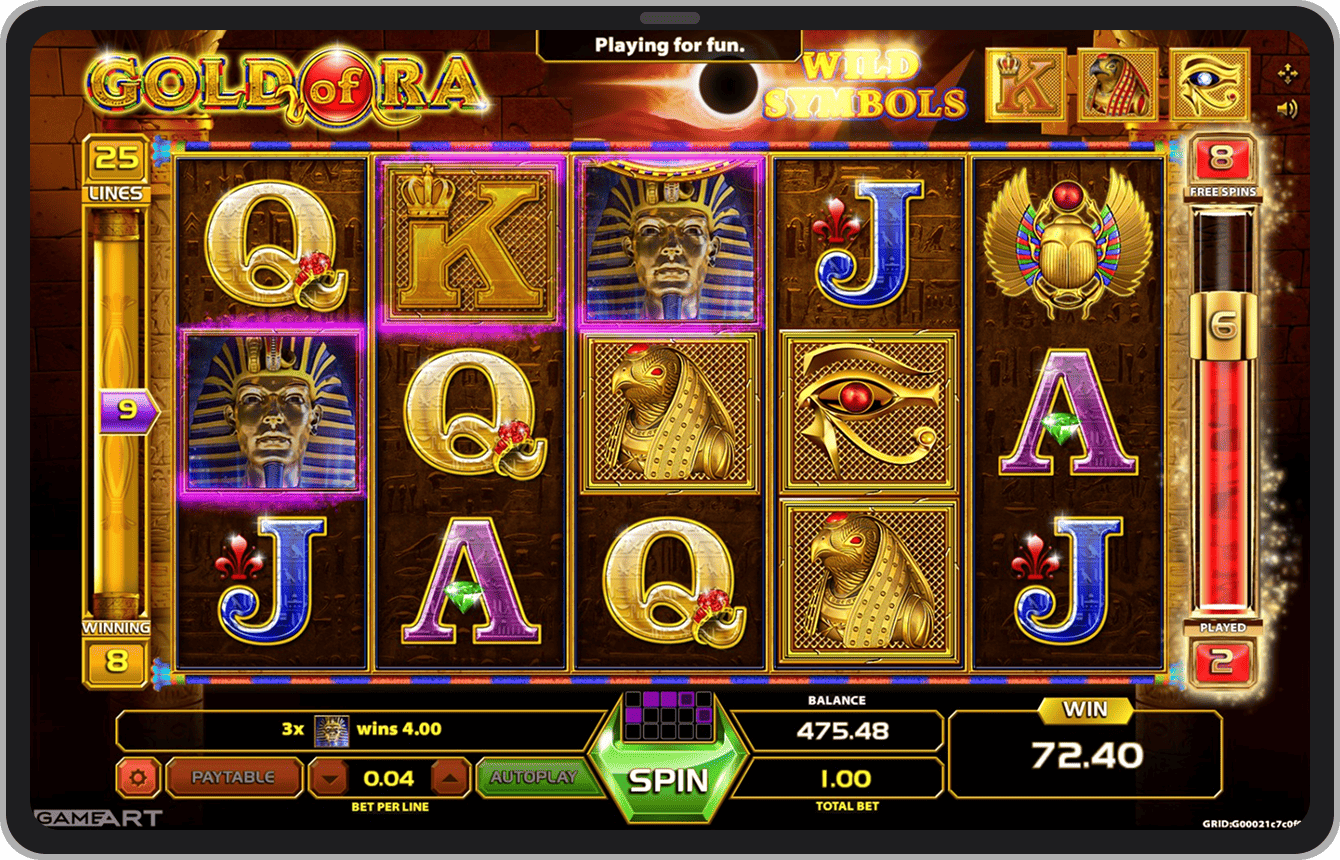Hit the green SPIN button
Screen dimensions: 1340x860
coord(668,780)
